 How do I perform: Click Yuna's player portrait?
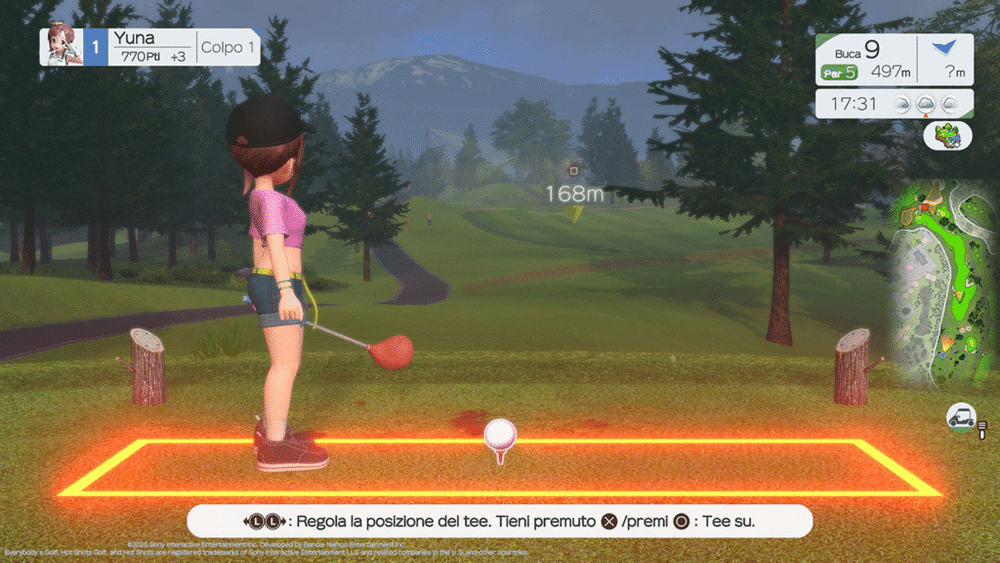point(60,46)
